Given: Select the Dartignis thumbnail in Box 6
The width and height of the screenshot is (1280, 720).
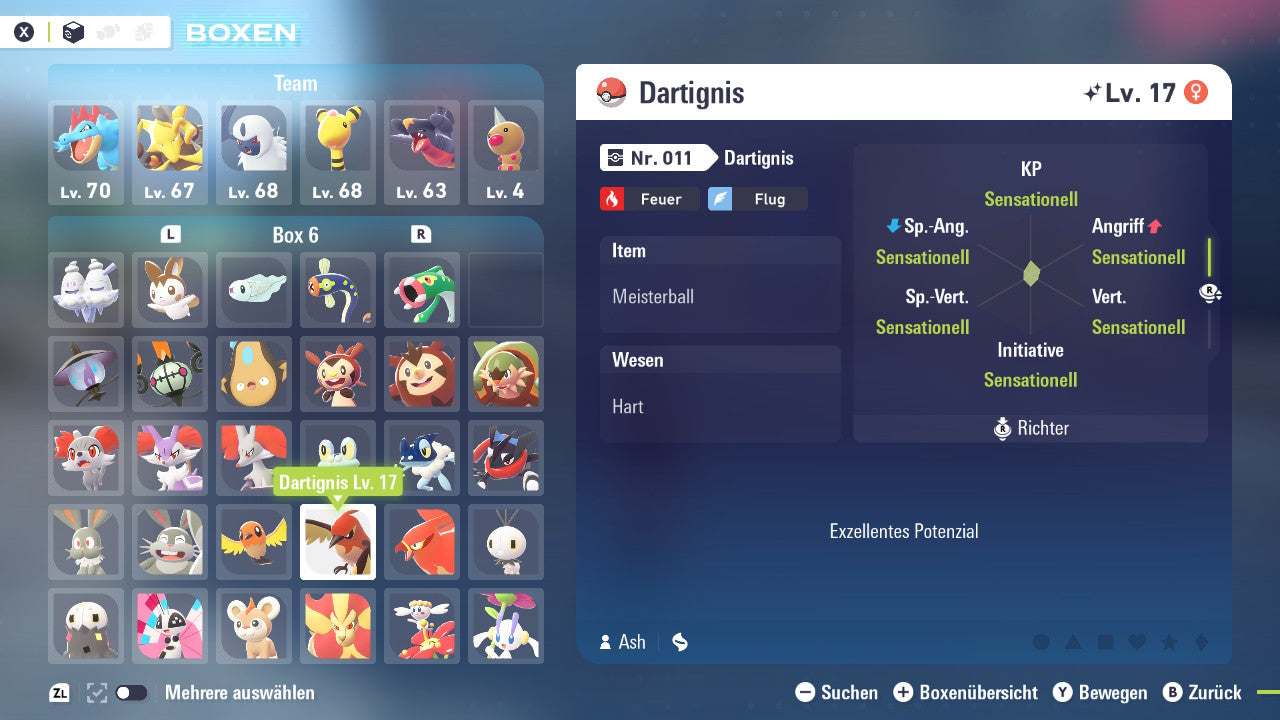Looking at the screenshot, I should [x=338, y=542].
